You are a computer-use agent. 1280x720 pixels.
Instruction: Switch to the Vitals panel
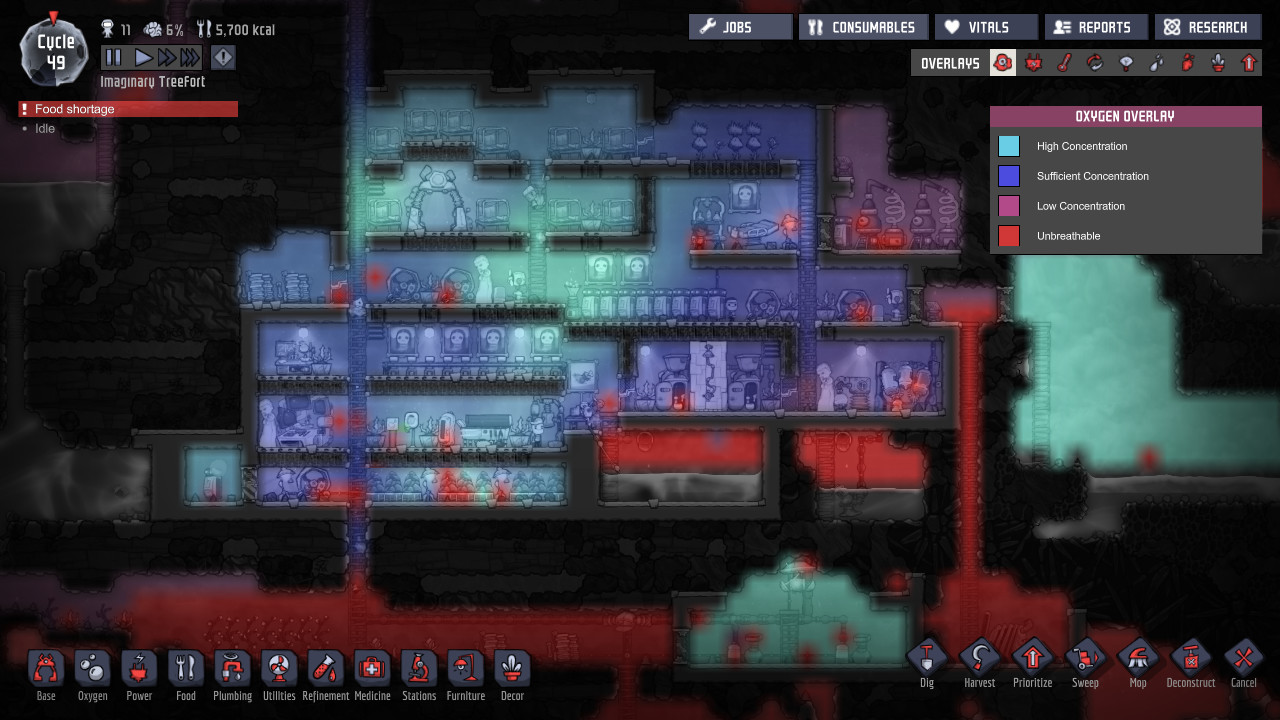[986, 26]
